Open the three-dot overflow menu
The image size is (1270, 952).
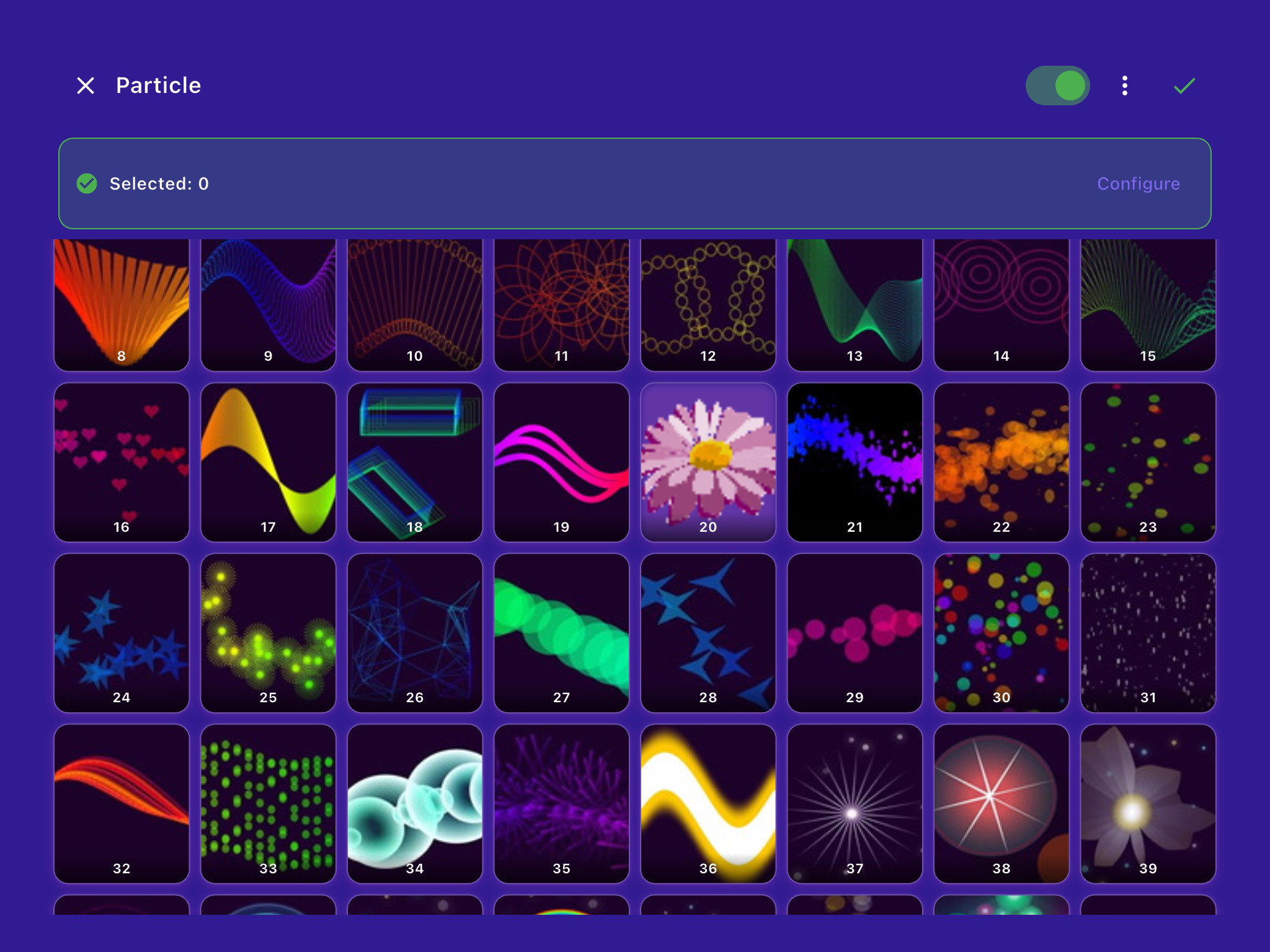point(1124,86)
